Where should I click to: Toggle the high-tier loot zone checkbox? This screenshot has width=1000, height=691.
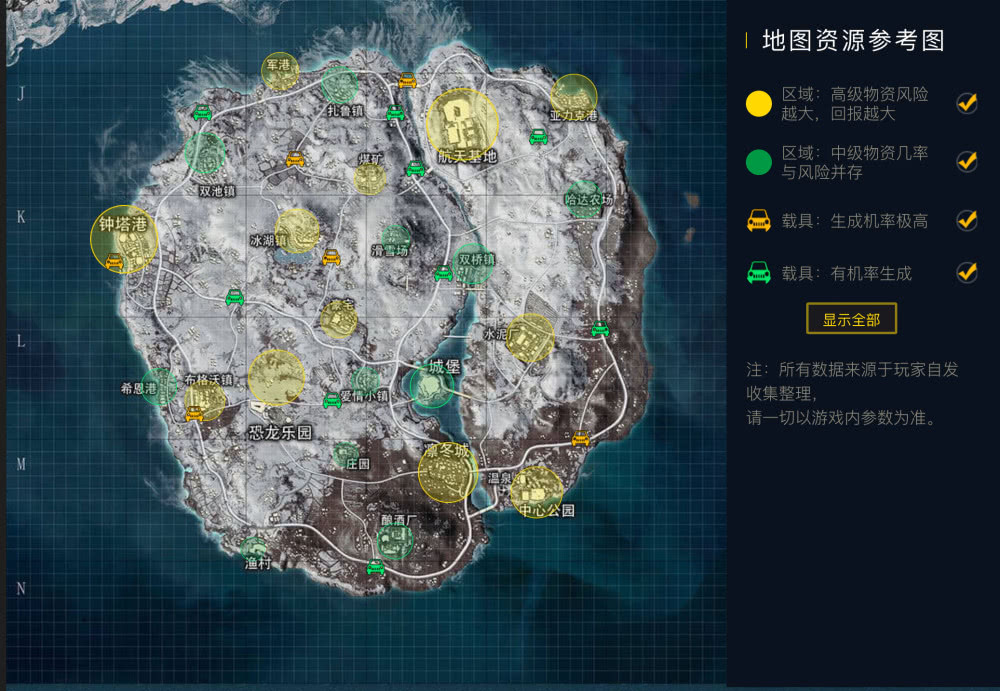pos(967,103)
